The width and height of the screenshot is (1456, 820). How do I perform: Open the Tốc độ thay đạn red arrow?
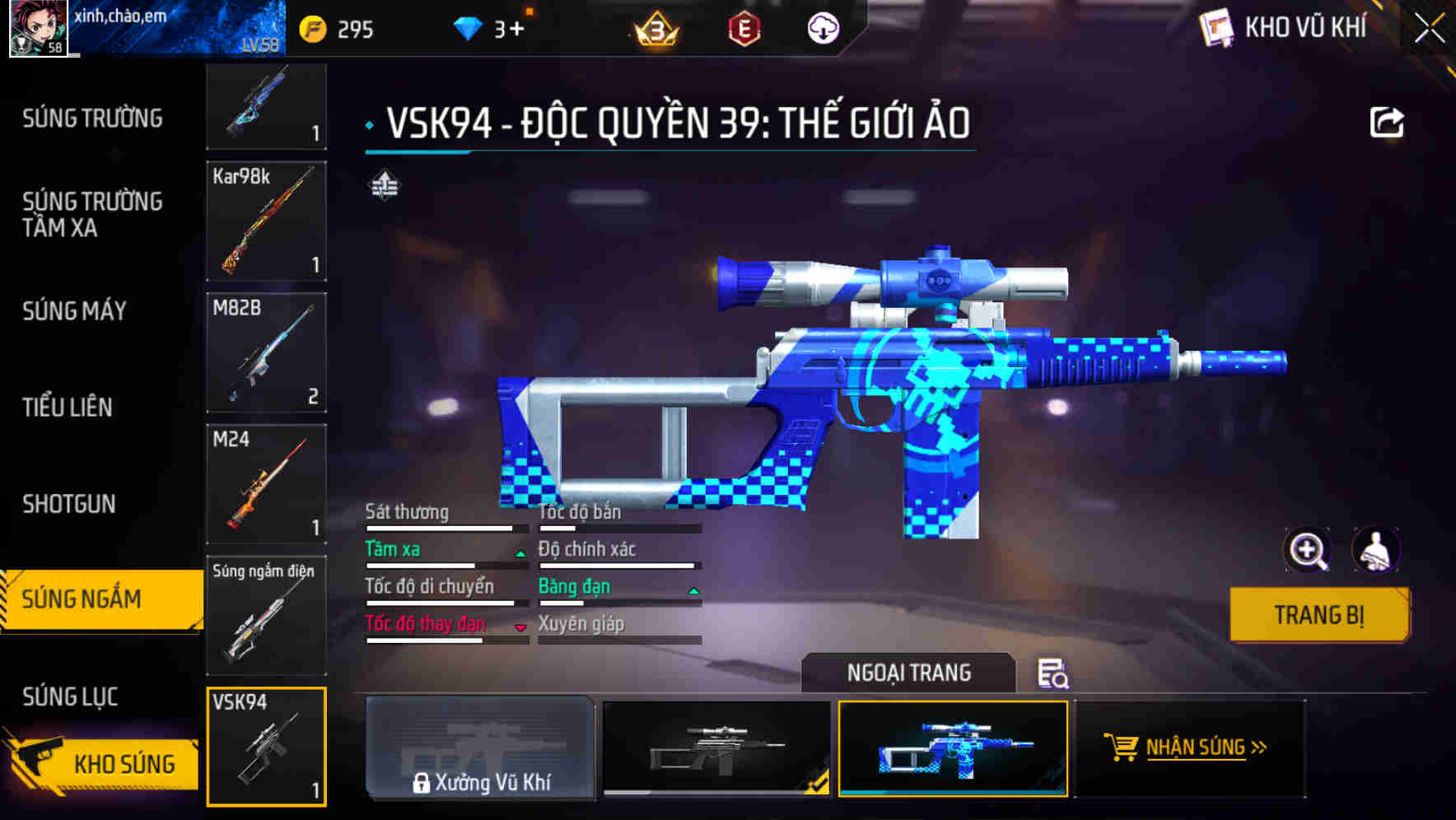pos(520,628)
